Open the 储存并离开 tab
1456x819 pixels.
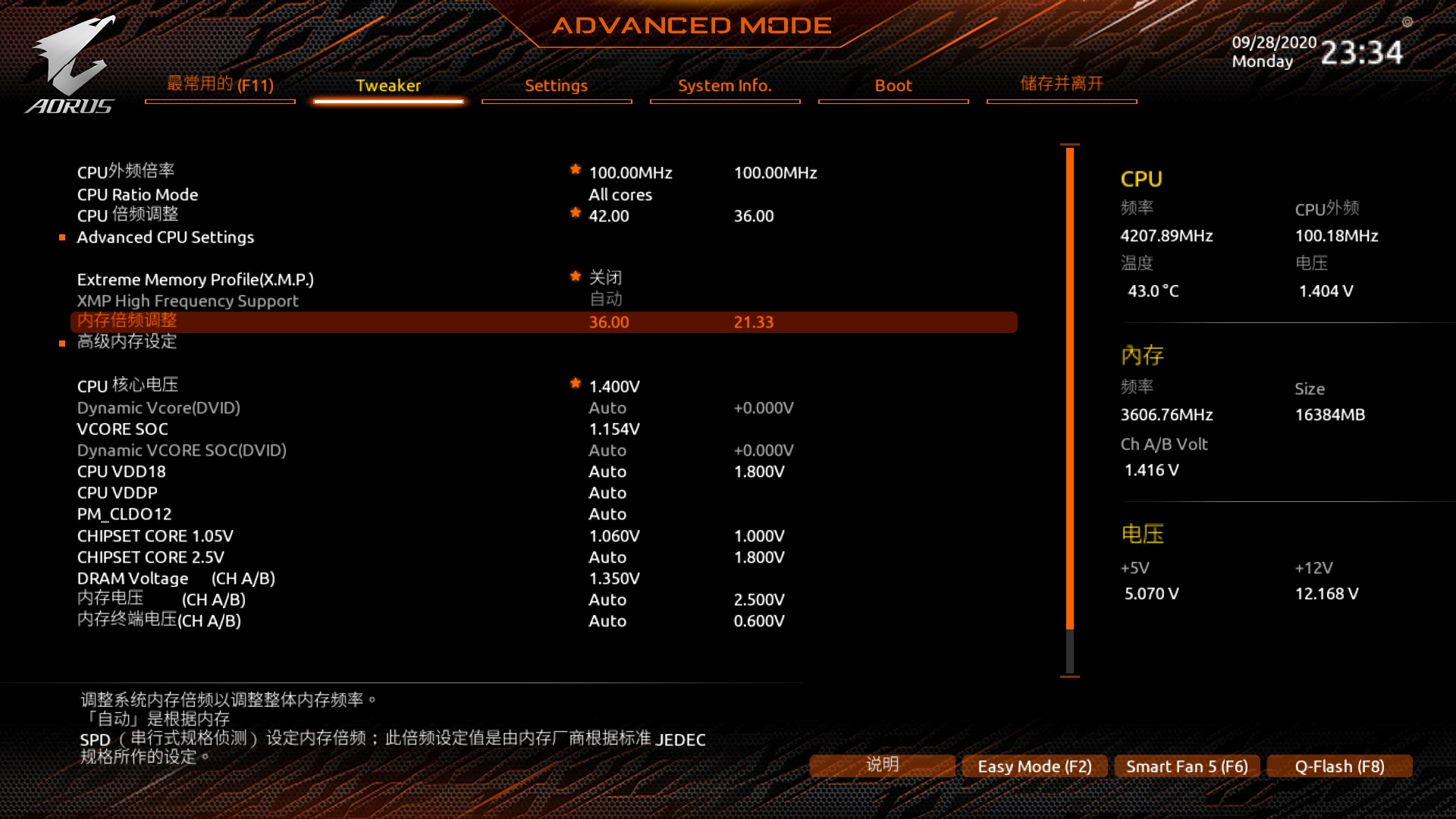coord(1061,85)
